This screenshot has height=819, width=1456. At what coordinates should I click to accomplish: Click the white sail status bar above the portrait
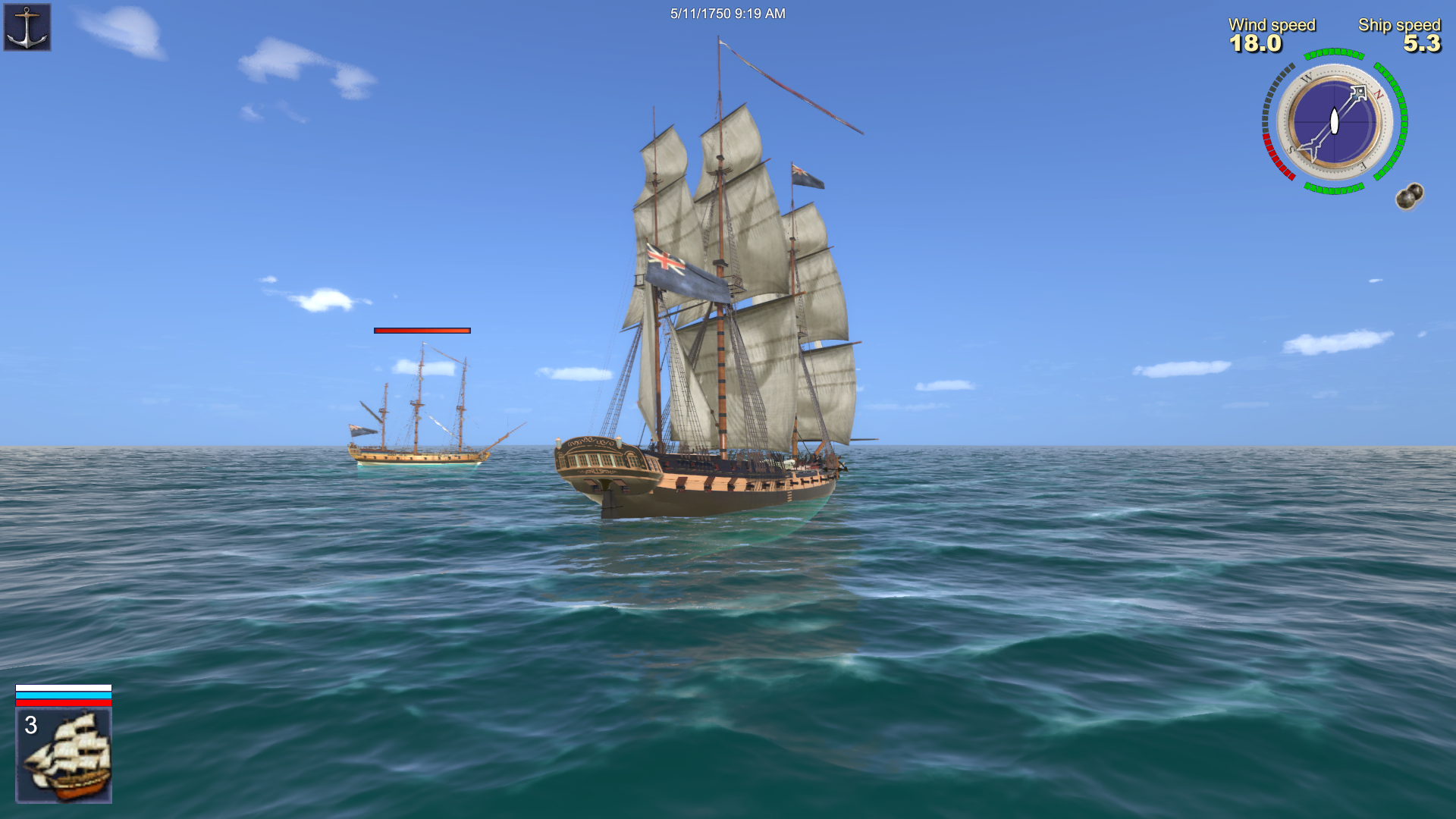tap(63, 687)
